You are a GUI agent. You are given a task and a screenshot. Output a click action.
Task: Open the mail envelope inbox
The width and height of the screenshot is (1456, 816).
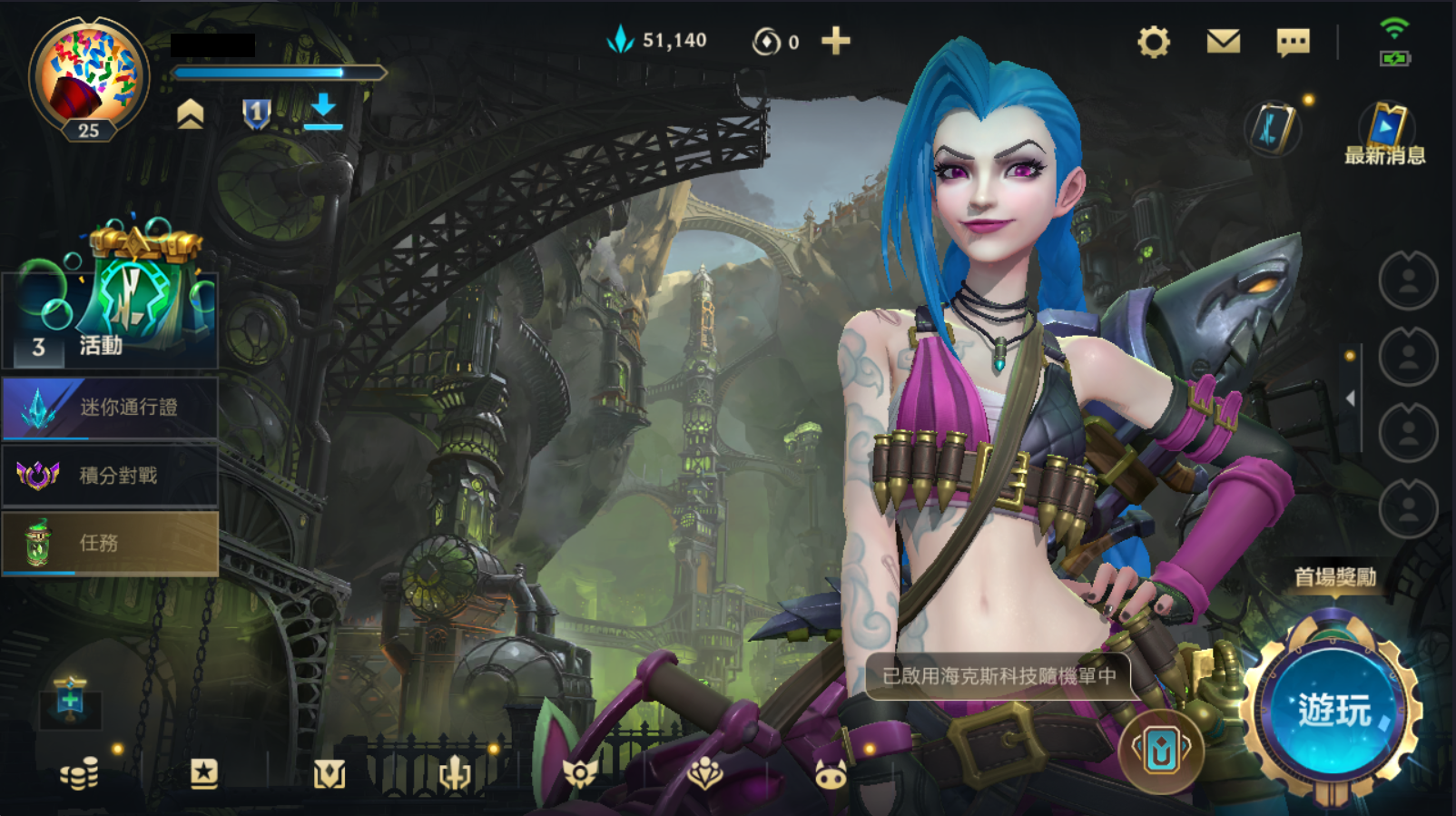[1223, 42]
